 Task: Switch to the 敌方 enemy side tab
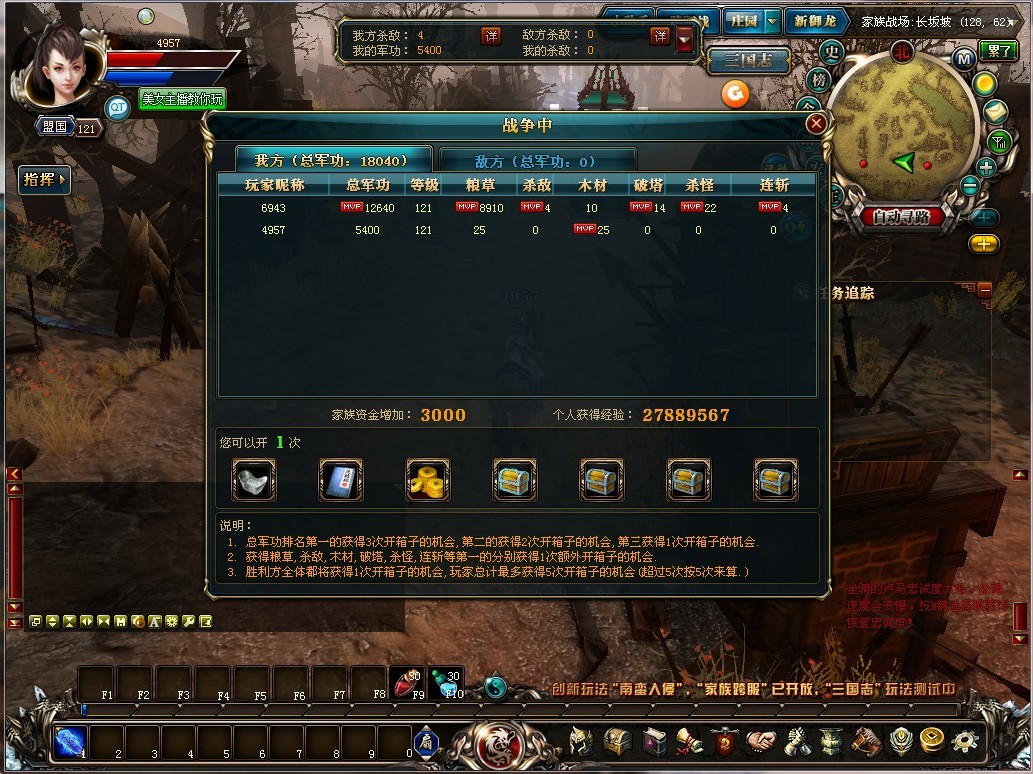pyautogui.click(x=537, y=161)
